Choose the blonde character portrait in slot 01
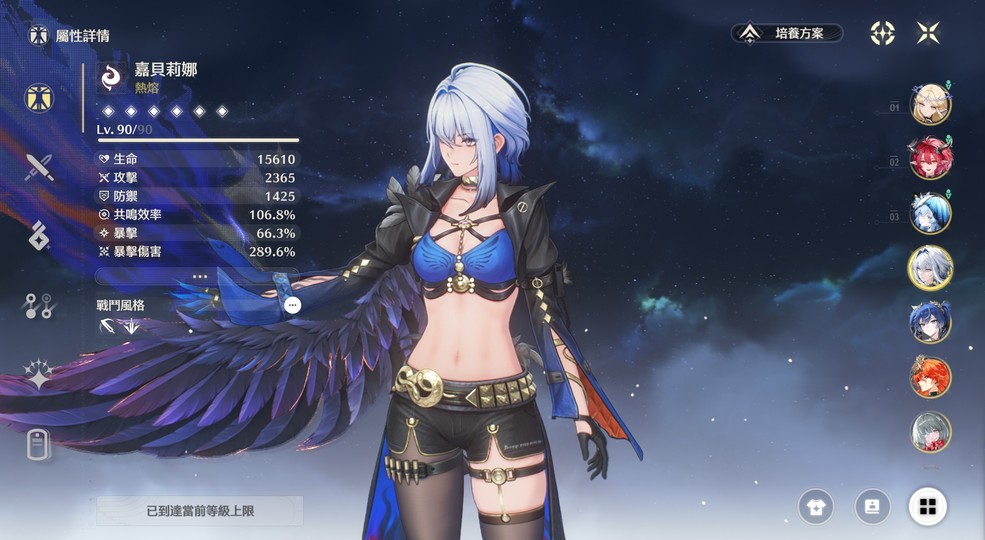Screen dimensions: 985x540 point(930,104)
